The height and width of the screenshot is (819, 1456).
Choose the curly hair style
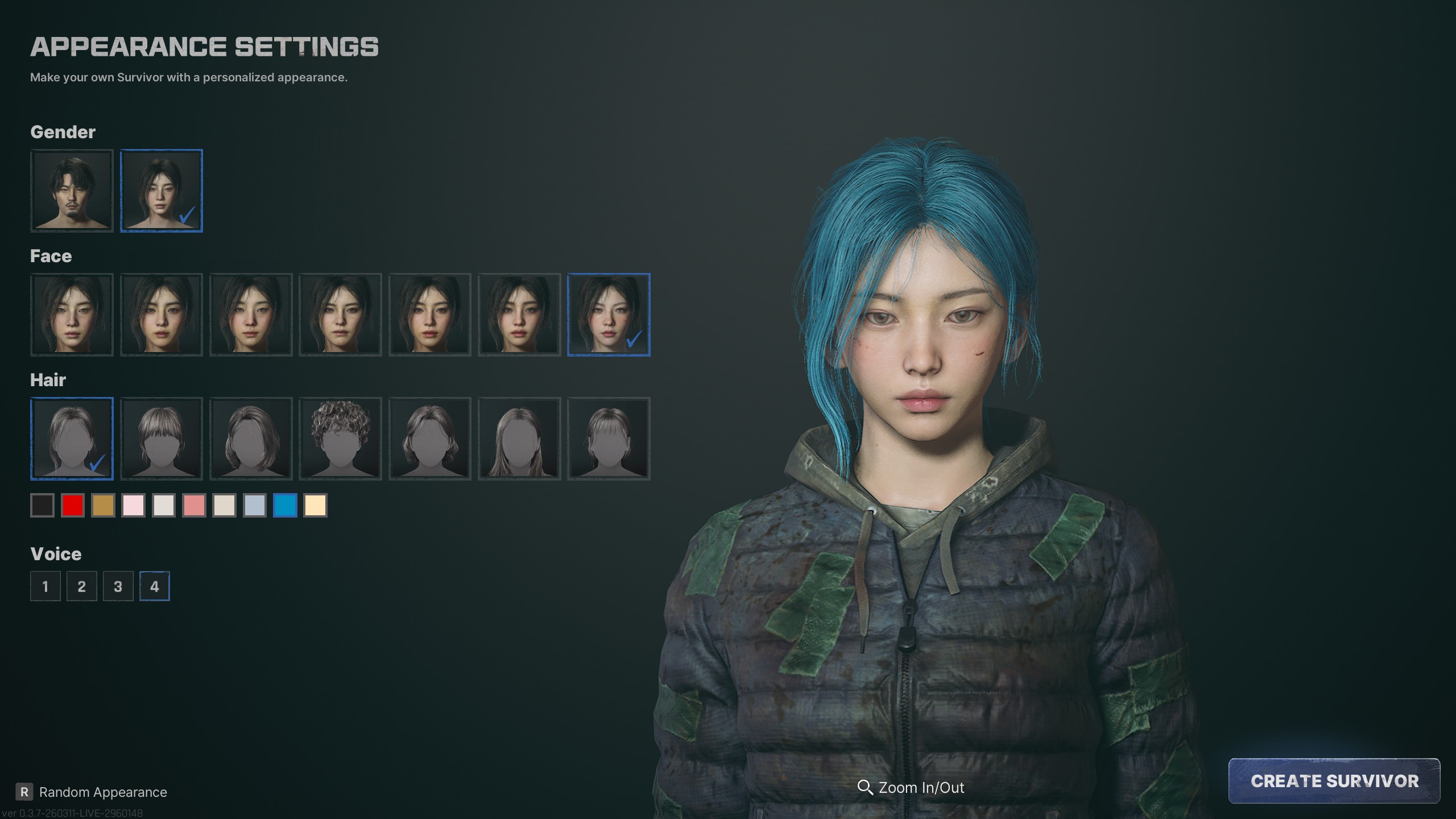click(x=340, y=439)
